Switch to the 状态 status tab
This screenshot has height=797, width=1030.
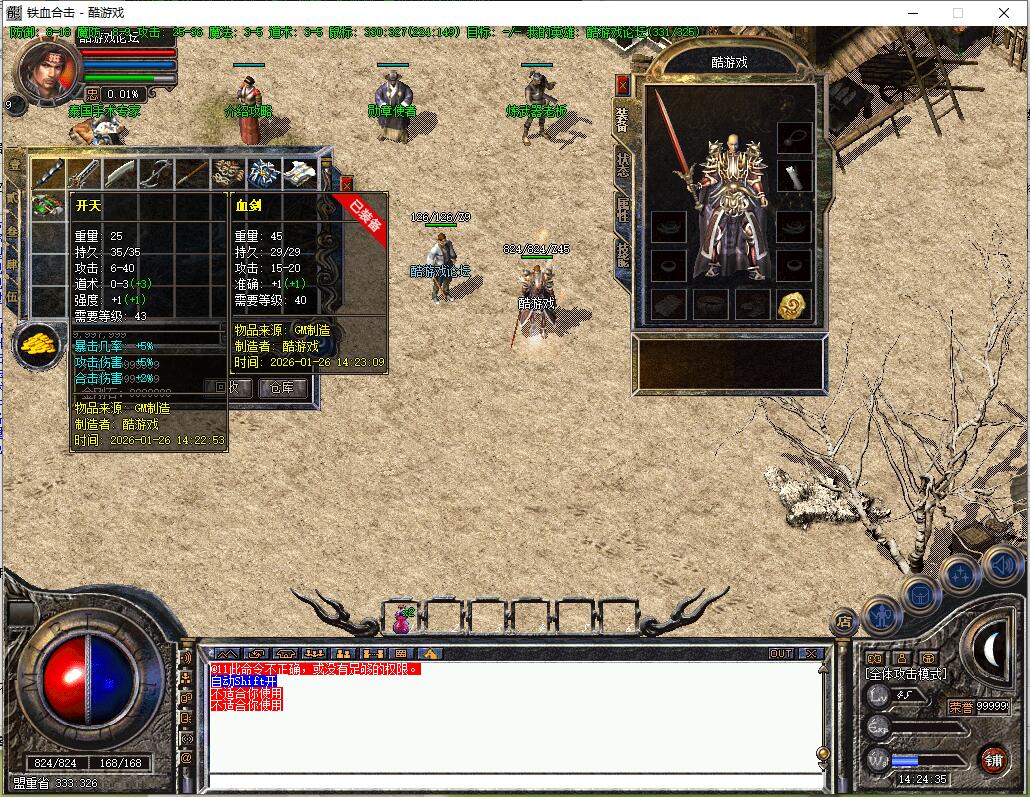tap(622, 166)
